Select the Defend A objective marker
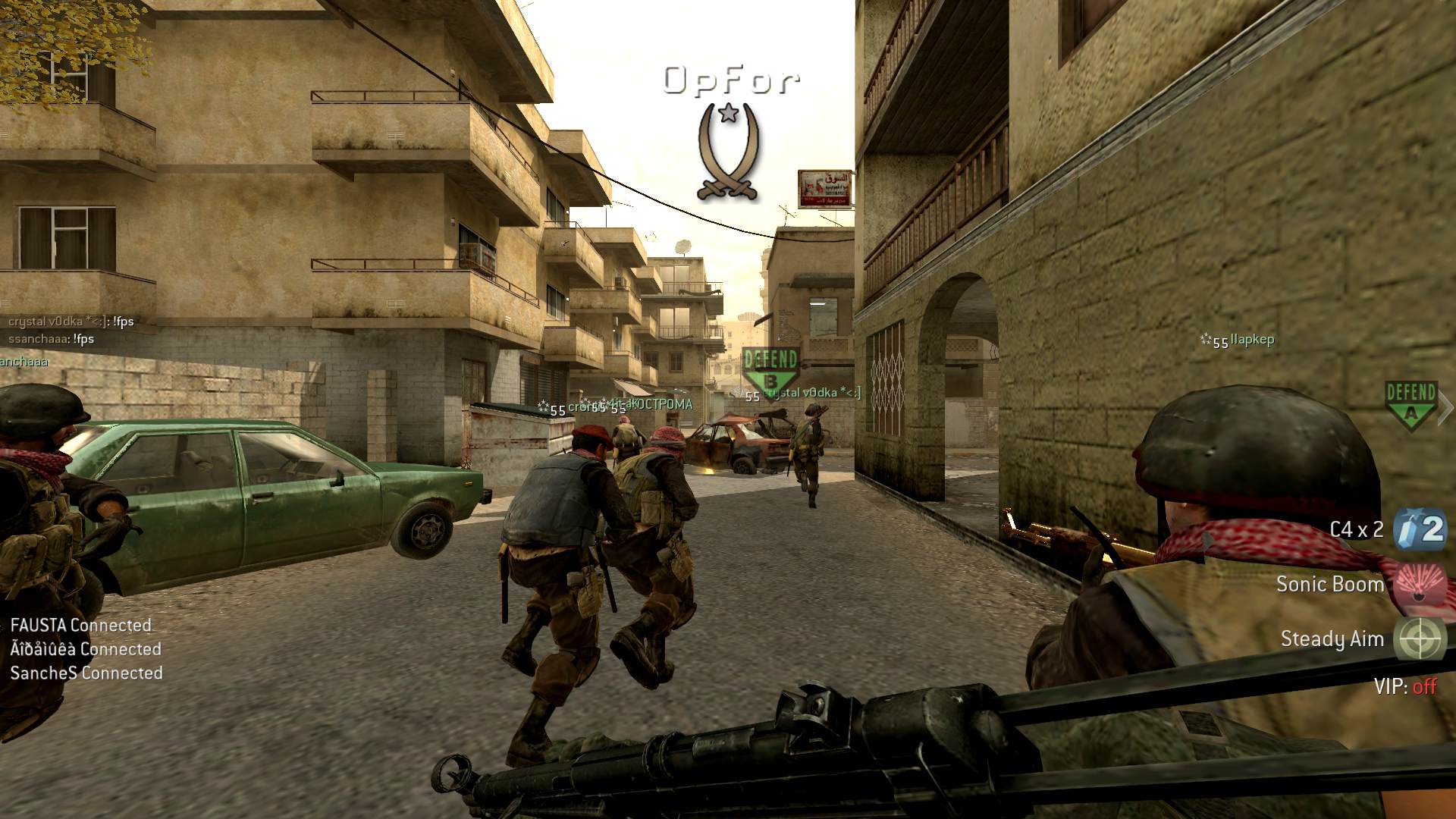Viewport: 1456px width, 819px height. [1410, 403]
